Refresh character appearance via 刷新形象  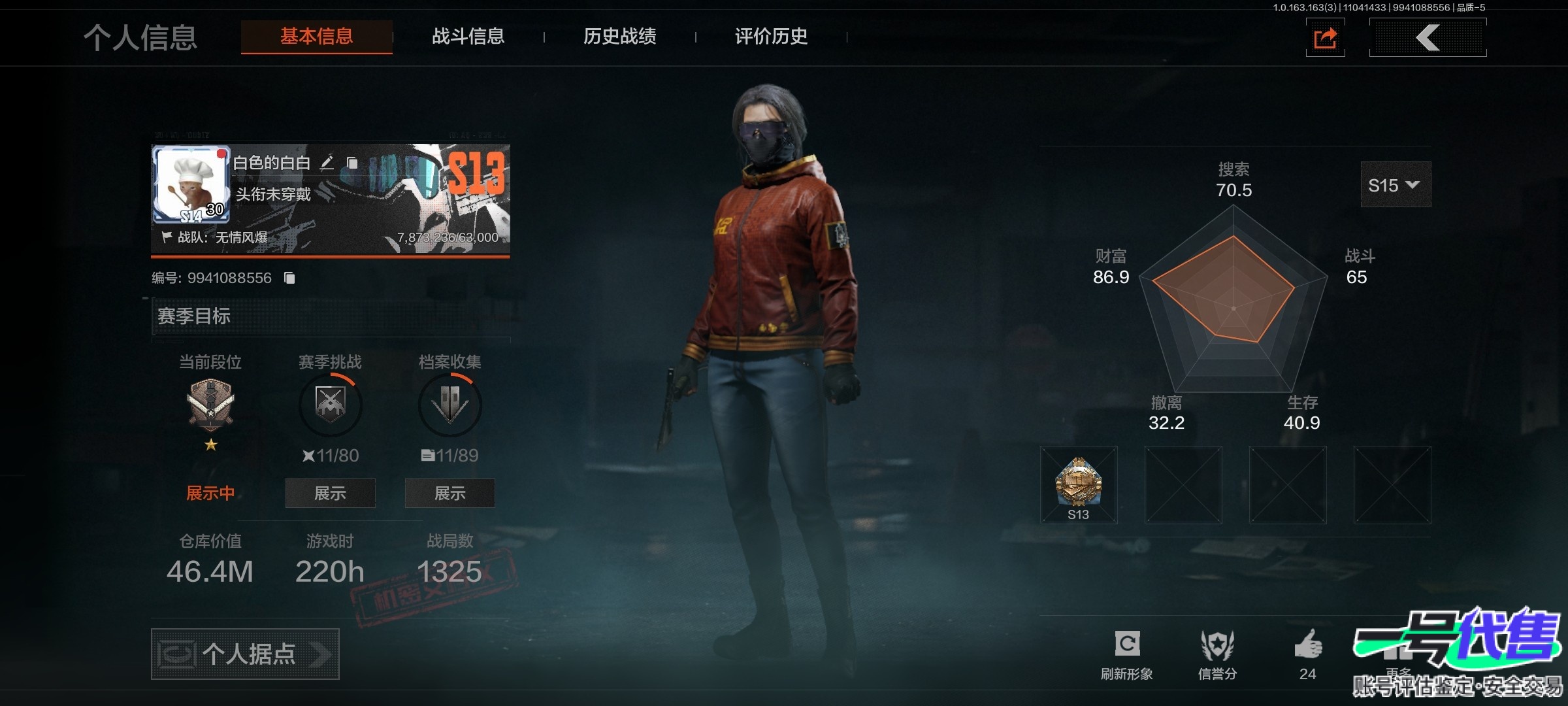pyautogui.click(x=1127, y=654)
